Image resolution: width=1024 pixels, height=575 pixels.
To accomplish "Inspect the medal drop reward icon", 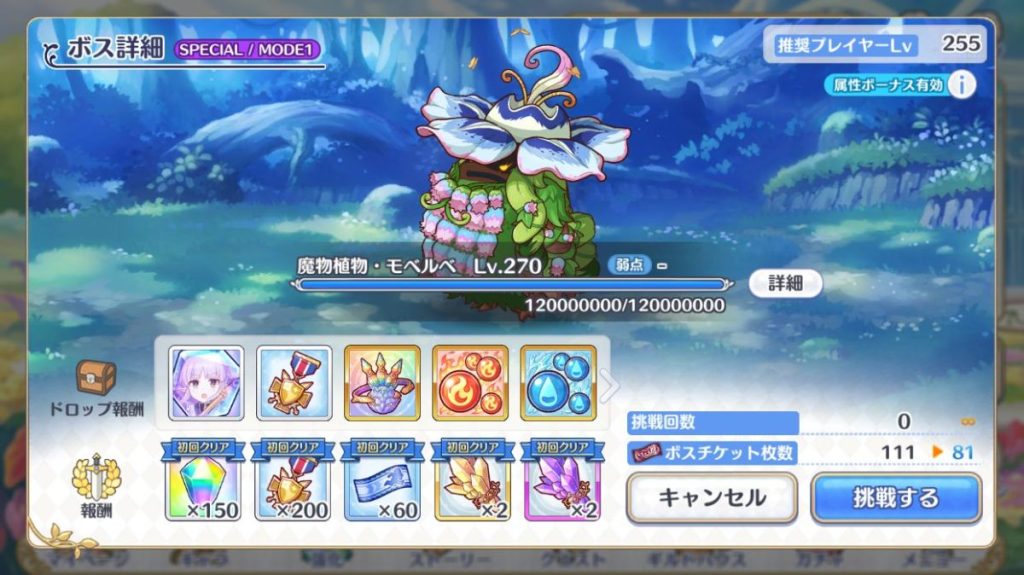I will [294, 383].
